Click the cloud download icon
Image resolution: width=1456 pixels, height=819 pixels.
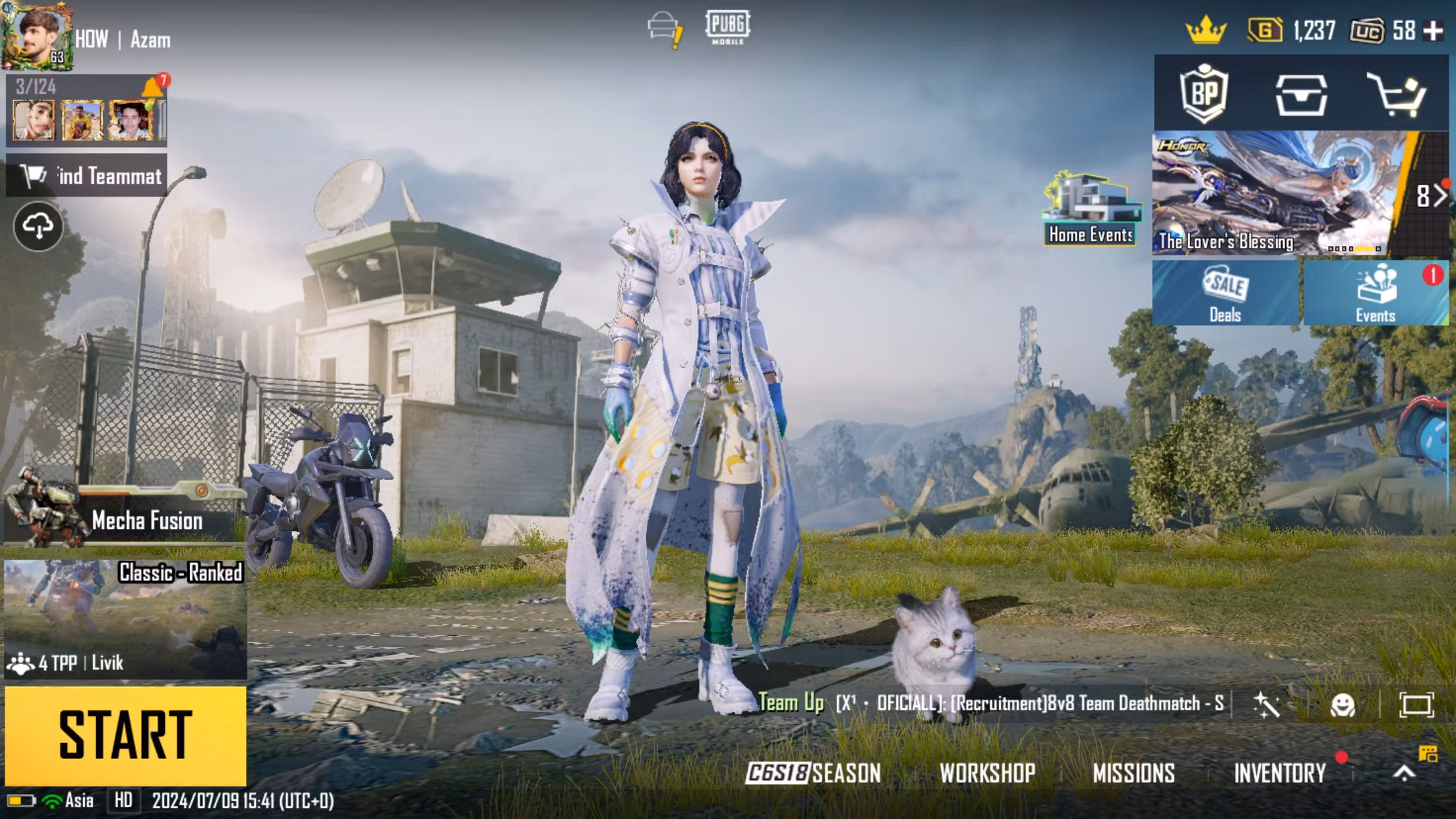click(38, 227)
